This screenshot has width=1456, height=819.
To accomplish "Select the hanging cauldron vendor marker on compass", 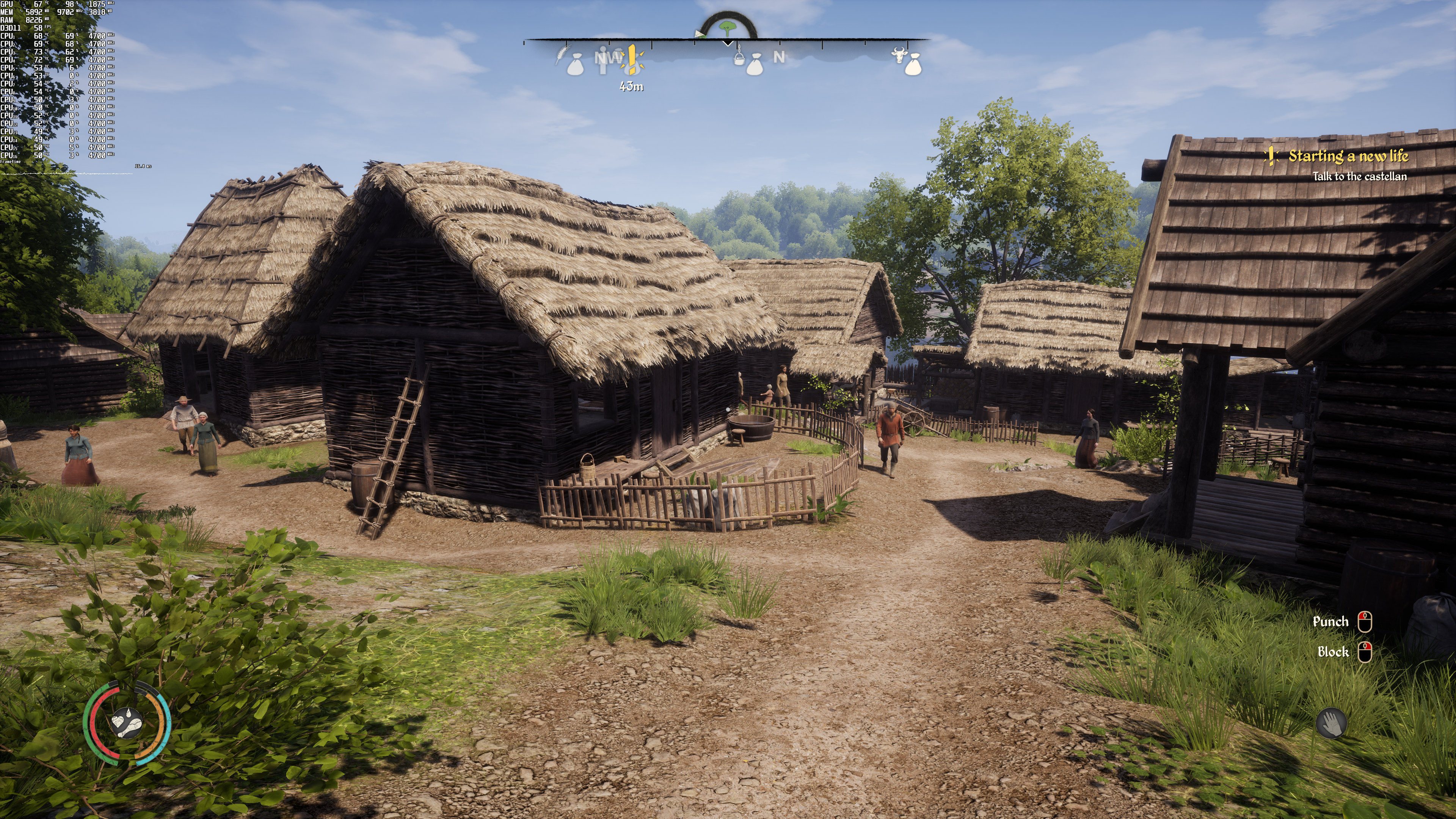I will pyautogui.click(x=739, y=56).
